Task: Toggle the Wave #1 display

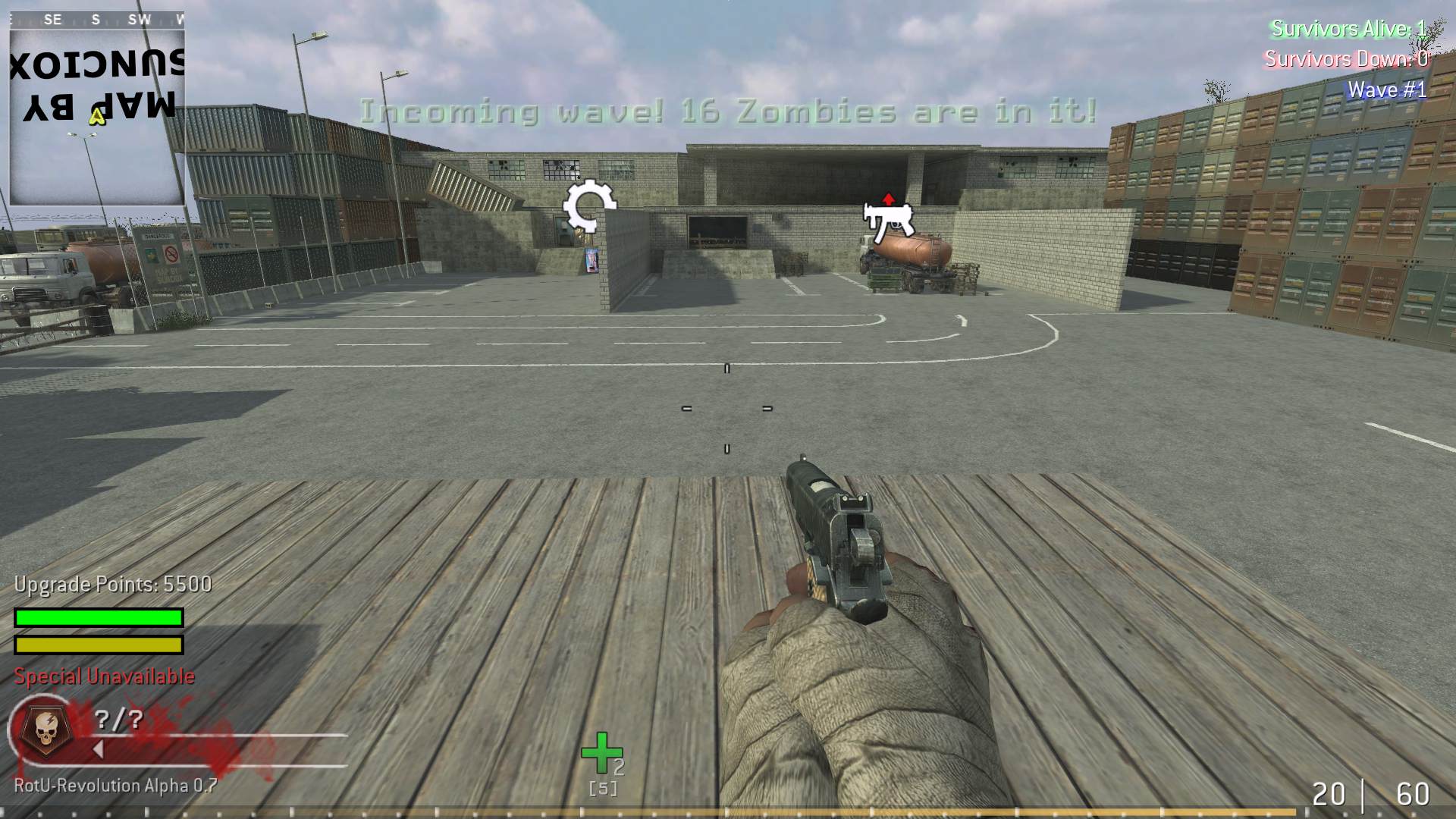Action: (x=1386, y=89)
